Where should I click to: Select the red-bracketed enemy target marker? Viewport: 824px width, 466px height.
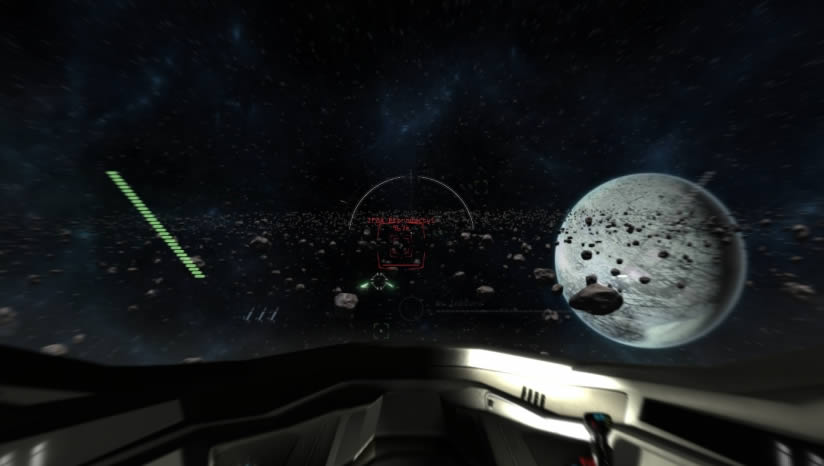click(400, 246)
